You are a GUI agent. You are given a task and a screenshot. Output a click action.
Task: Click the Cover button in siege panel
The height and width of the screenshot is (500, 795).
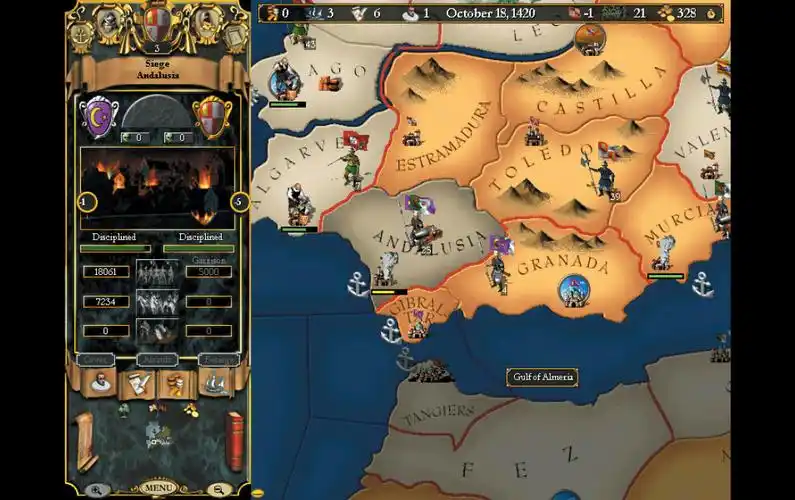[96, 360]
